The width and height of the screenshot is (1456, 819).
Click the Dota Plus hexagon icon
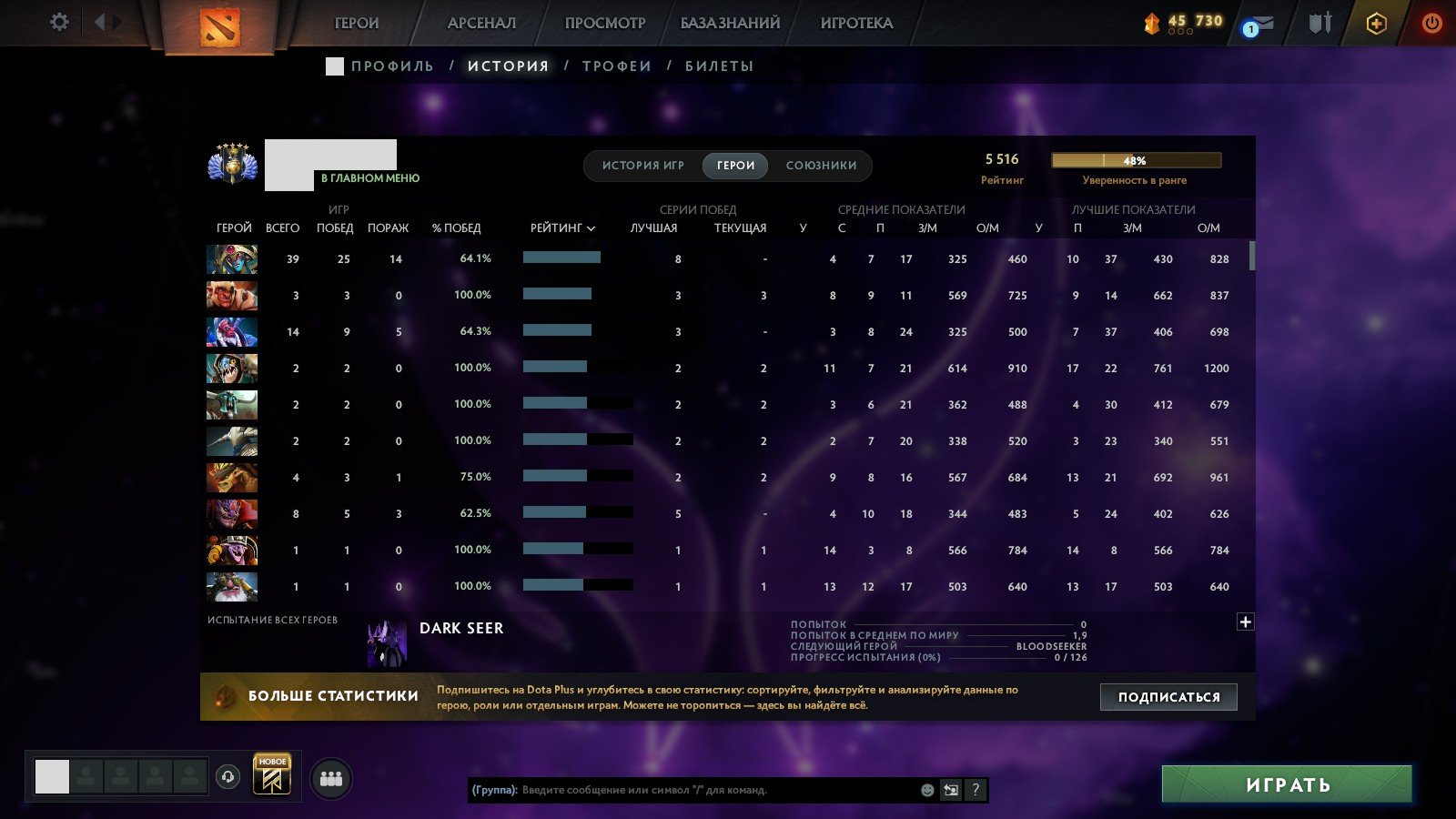[x=1376, y=23]
